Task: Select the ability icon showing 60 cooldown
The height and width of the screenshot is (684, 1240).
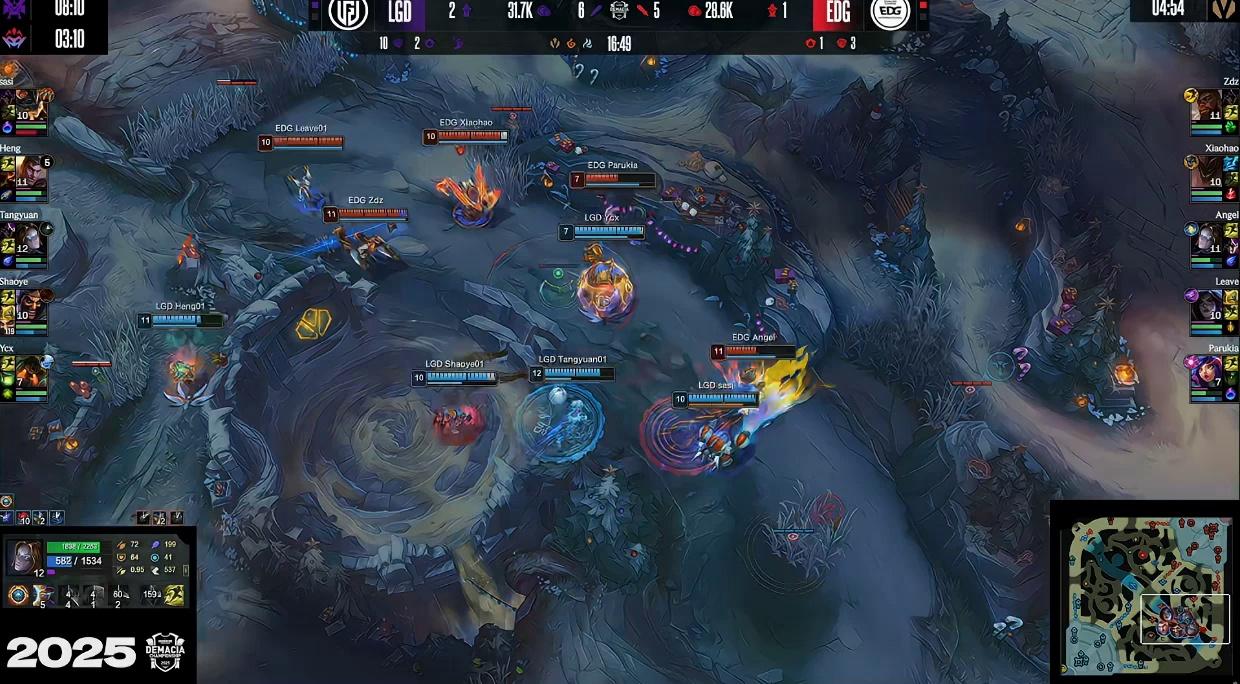Action: point(119,595)
